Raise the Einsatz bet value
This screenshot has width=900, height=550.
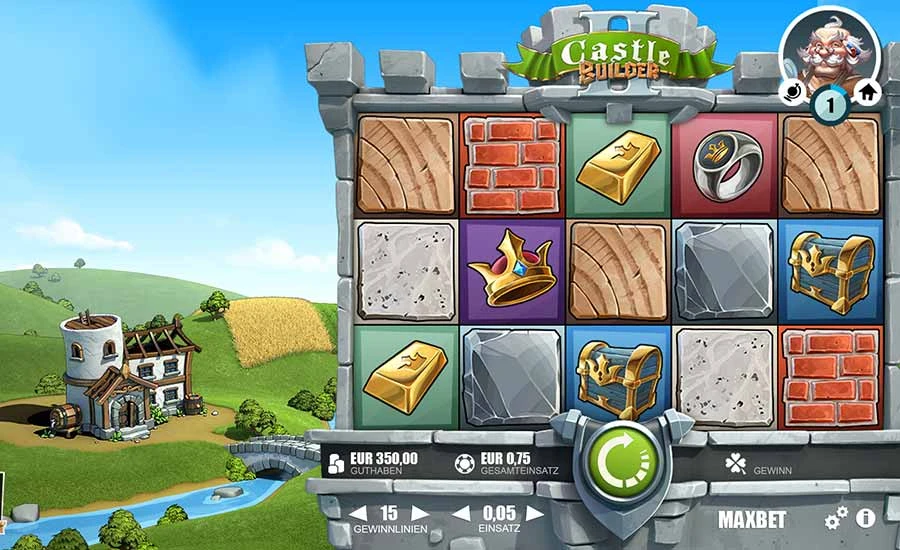coord(536,513)
